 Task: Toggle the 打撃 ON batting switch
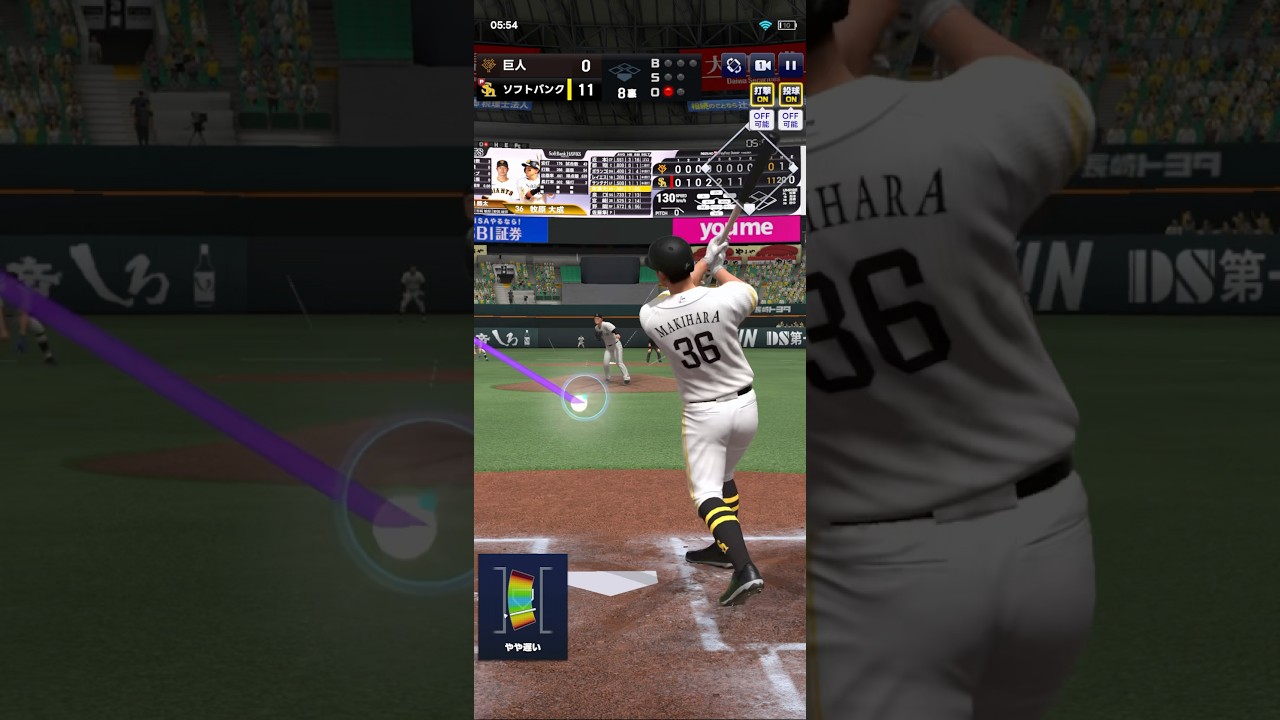point(762,95)
